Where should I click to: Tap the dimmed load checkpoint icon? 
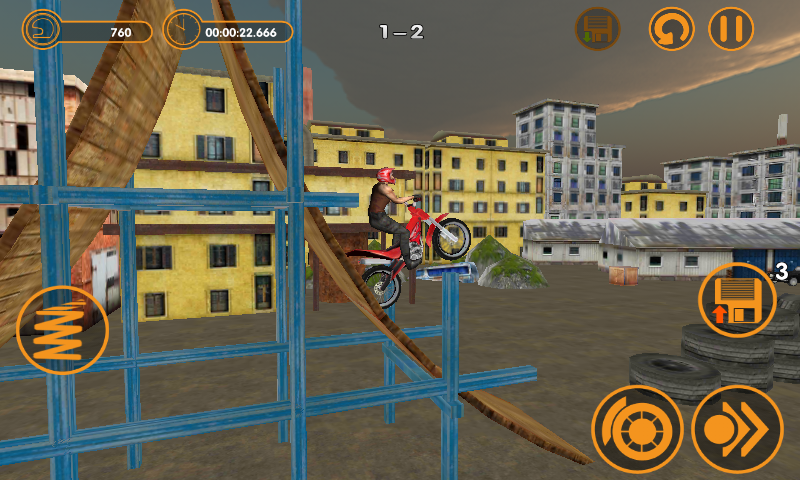tap(597, 28)
